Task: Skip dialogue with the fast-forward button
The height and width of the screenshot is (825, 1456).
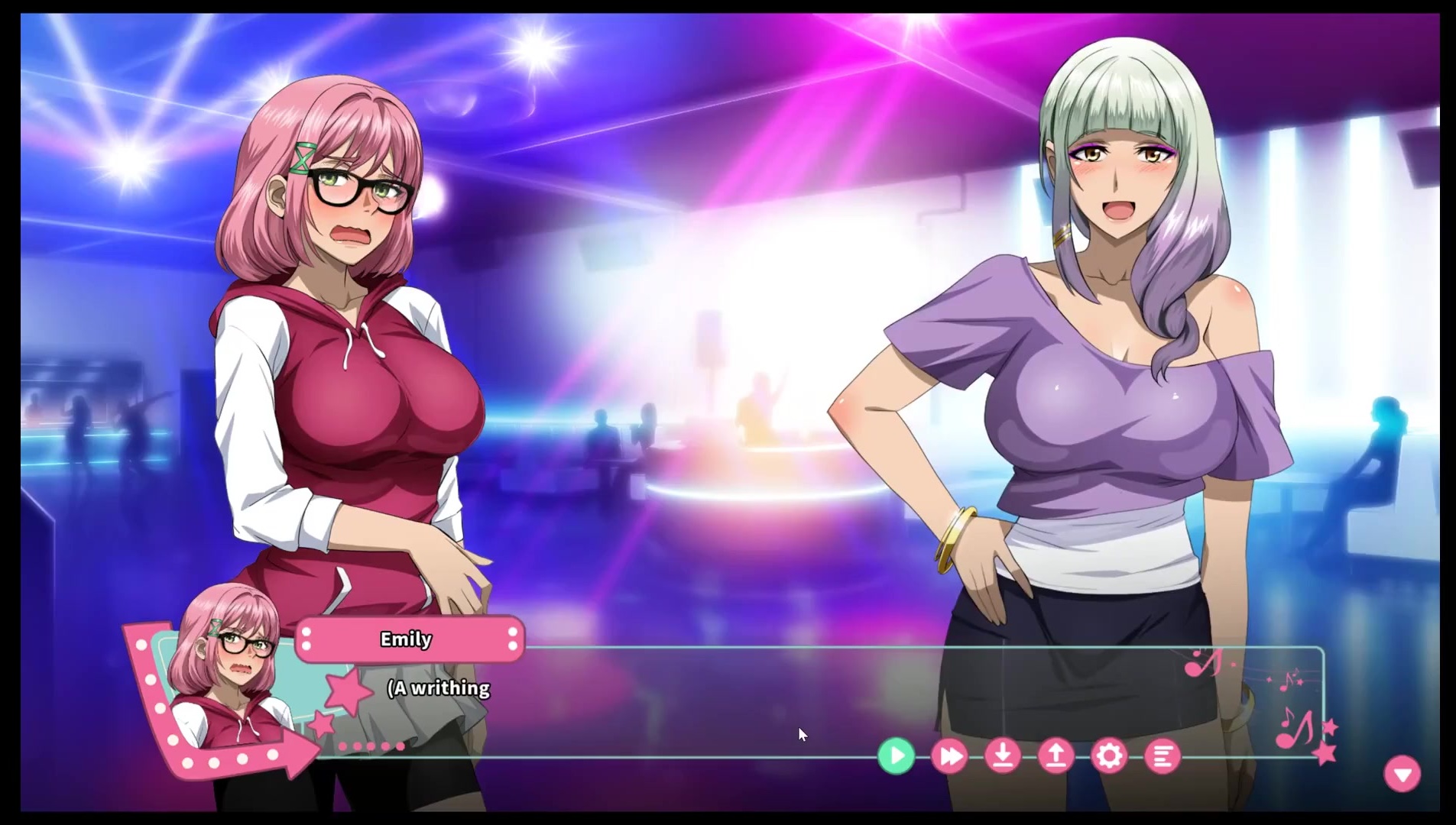Action: pos(949,756)
